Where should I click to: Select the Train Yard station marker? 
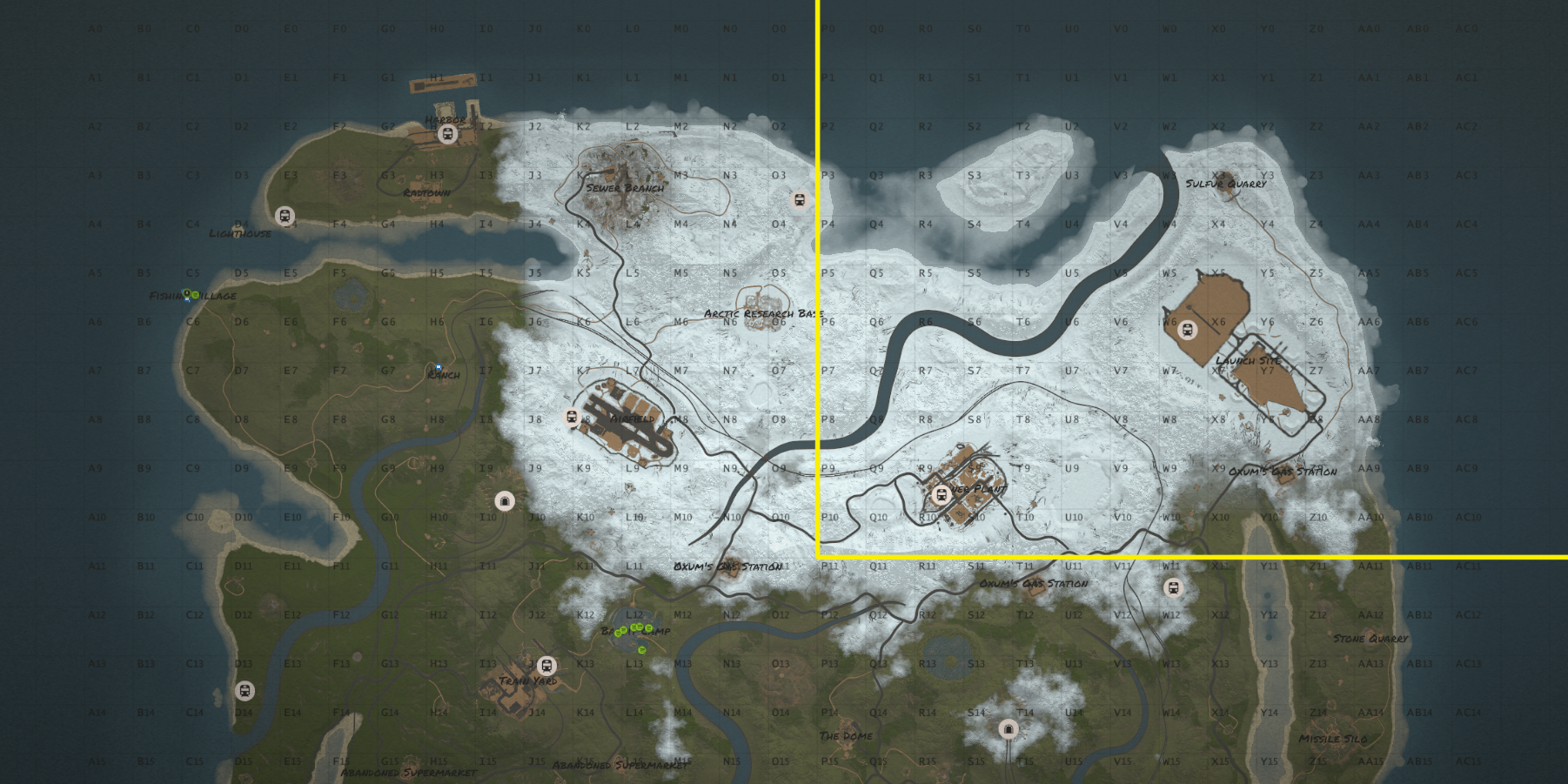tap(546, 667)
